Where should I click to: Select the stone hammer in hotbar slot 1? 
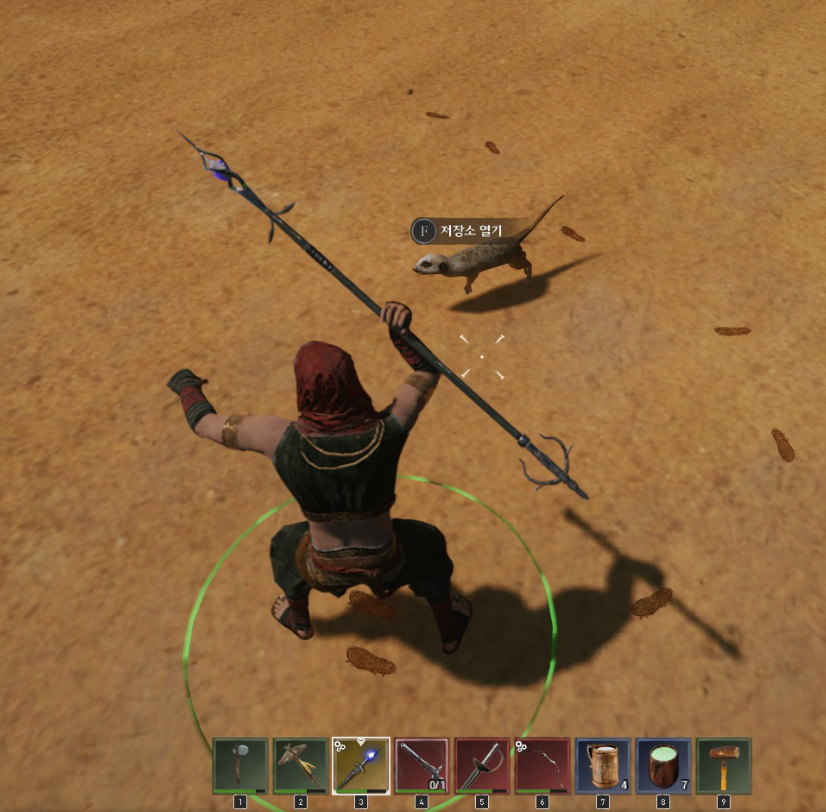coord(240,765)
